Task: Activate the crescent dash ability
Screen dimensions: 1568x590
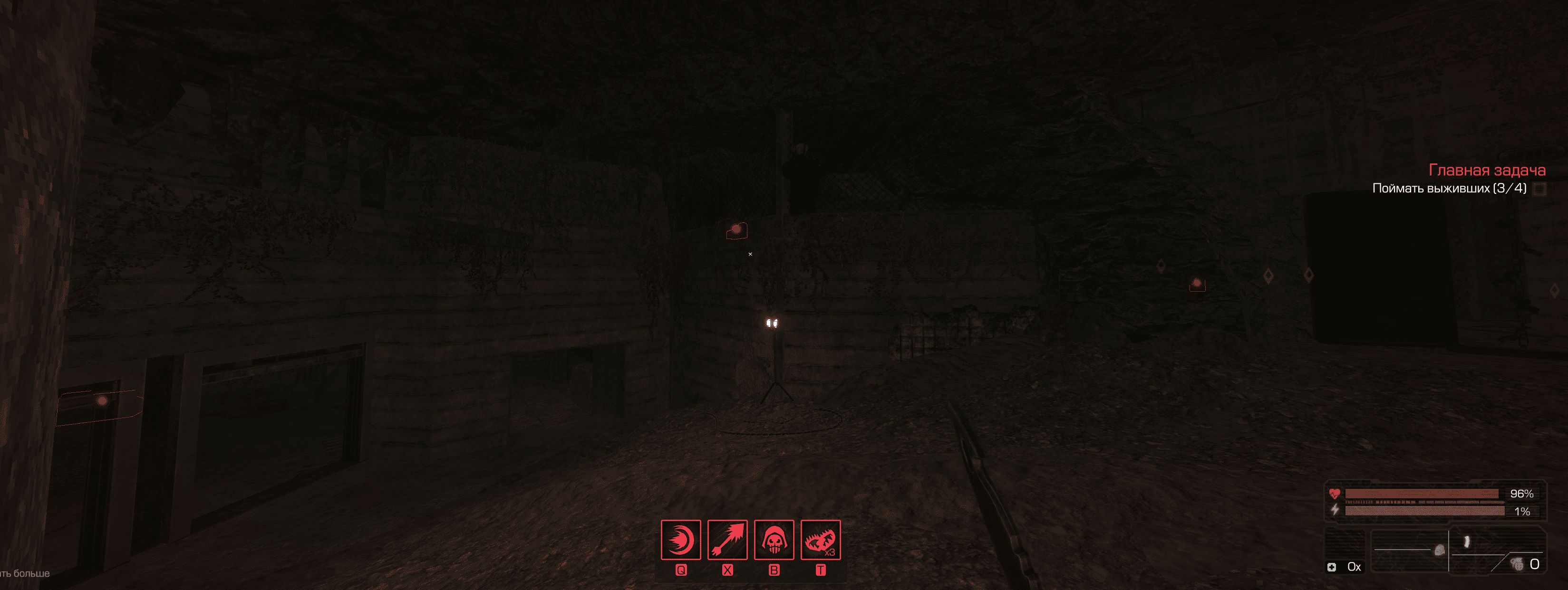Action: pyautogui.click(x=680, y=540)
